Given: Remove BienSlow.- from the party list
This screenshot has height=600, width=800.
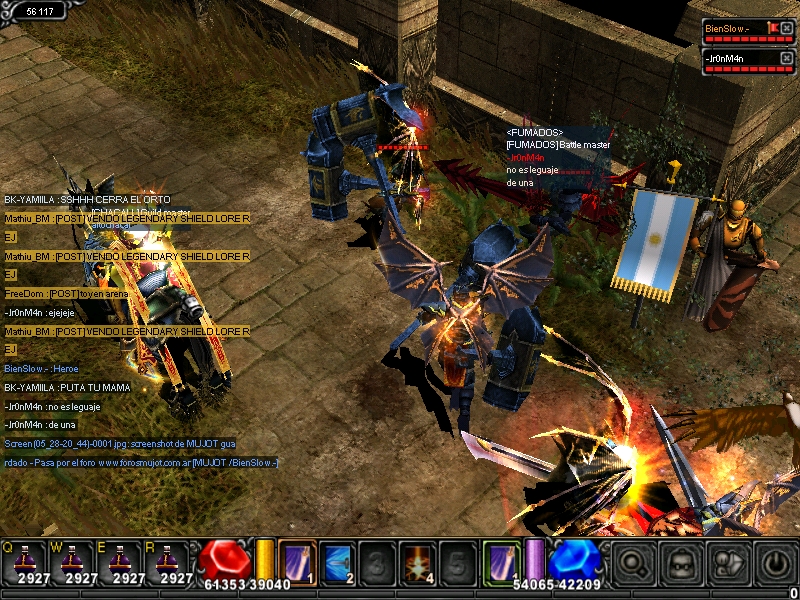Looking at the screenshot, I should 786,29.
